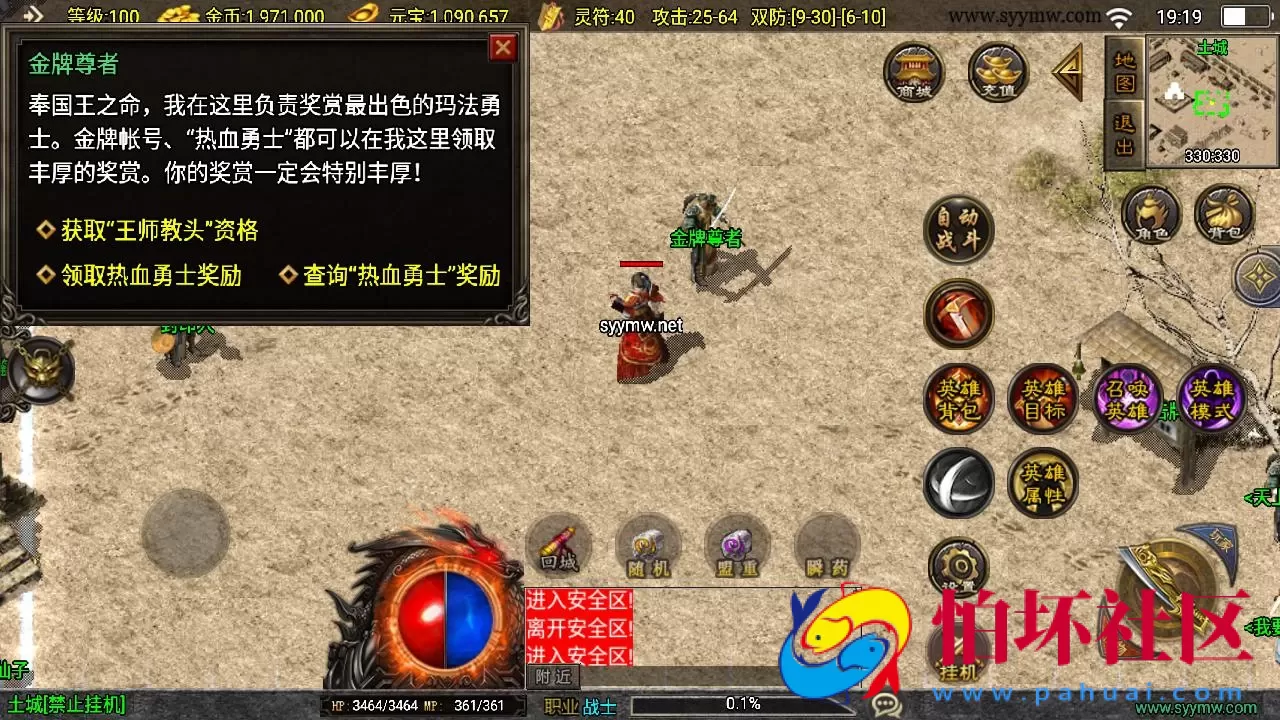Open the 商城 shop panel
Screen dimensions: 1280x720
coord(912,72)
